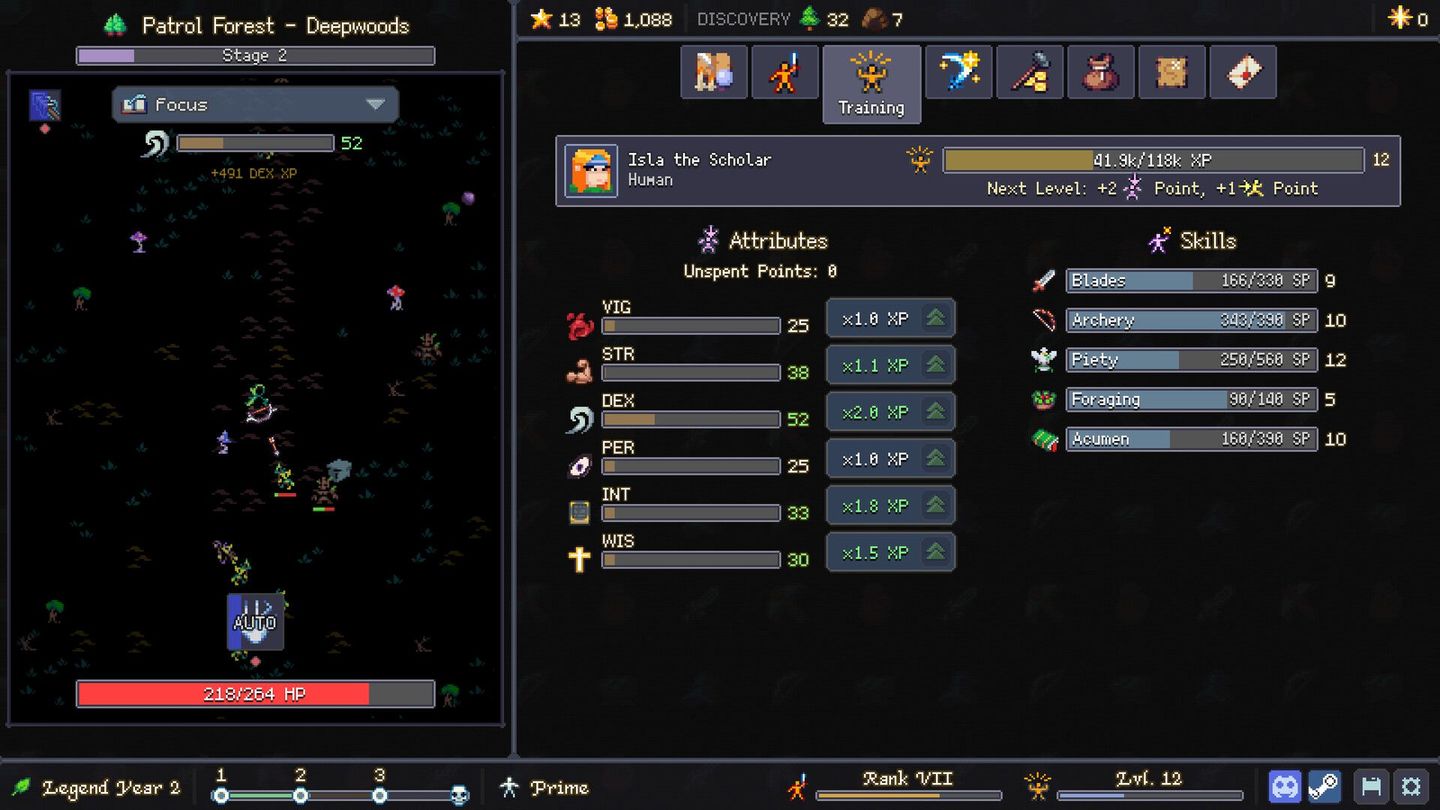Viewport: 1440px width, 810px height.
Task: Open the map scroll tab
Action: pos(1171,71)
